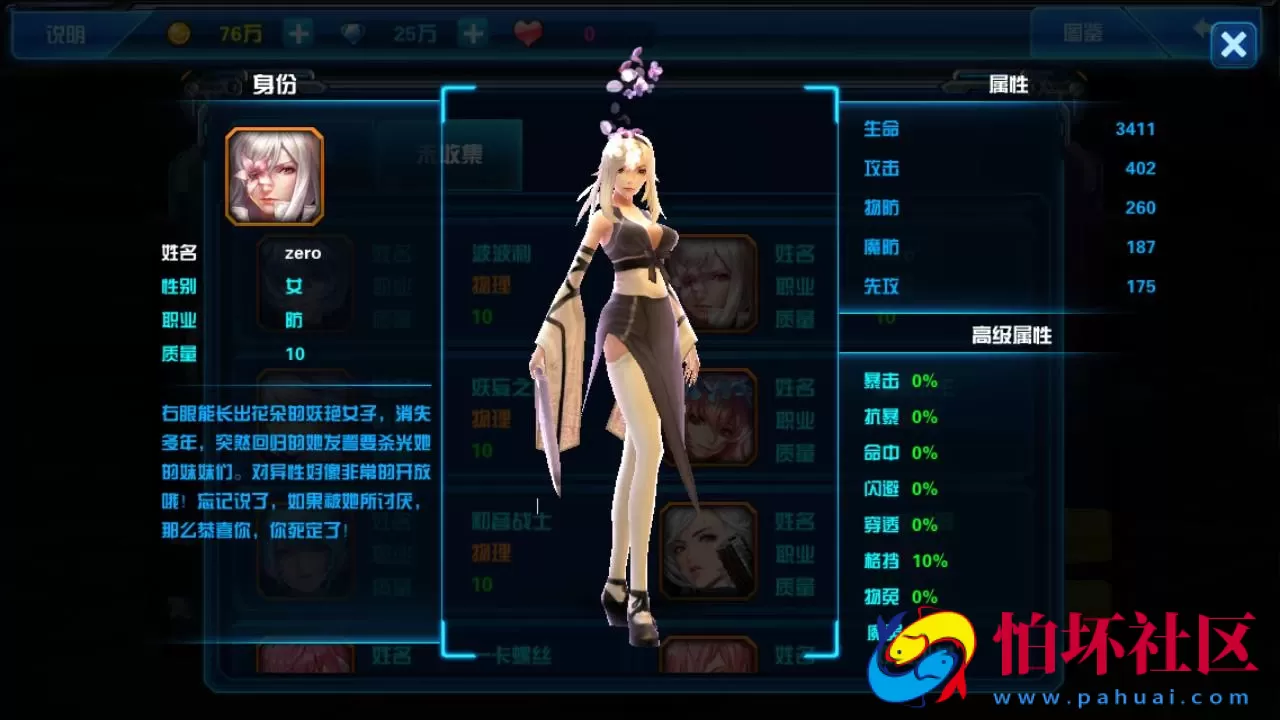Click the 和音战士 character thumbnail
The height and width of the screenshot is (720, 1280).
coord(710,552)
